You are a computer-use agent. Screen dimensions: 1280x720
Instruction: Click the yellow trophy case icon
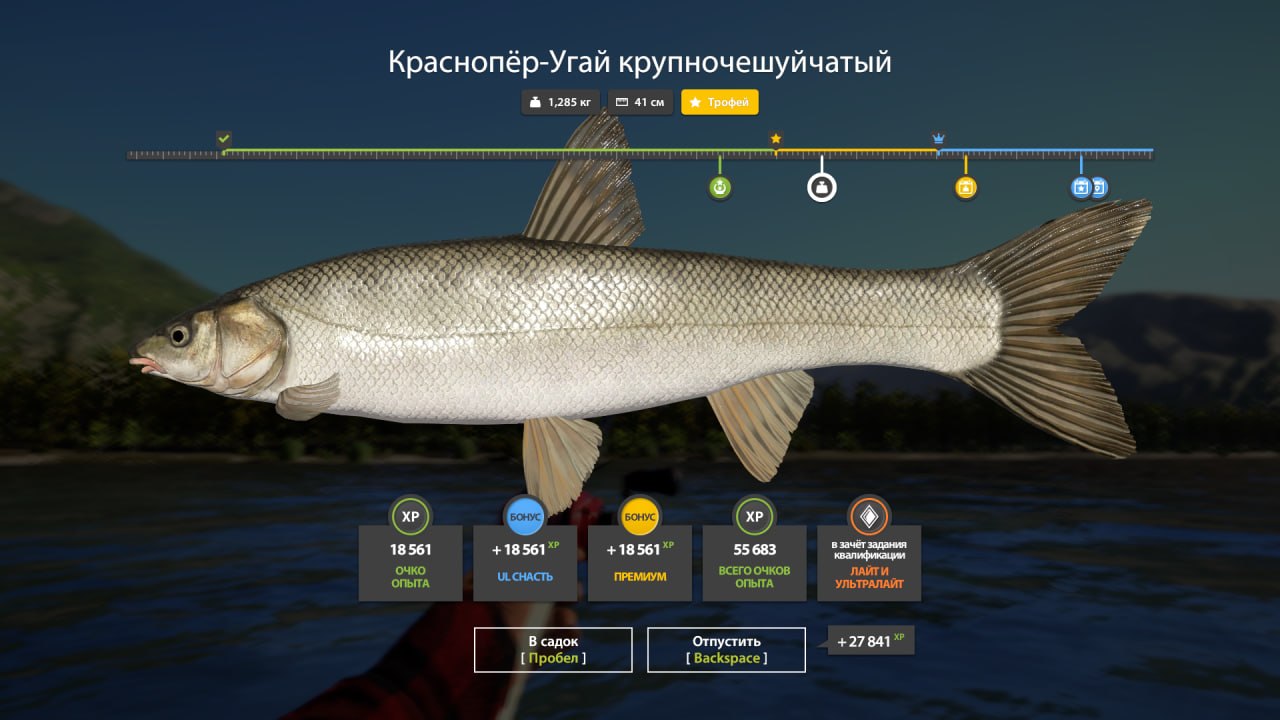964,186
